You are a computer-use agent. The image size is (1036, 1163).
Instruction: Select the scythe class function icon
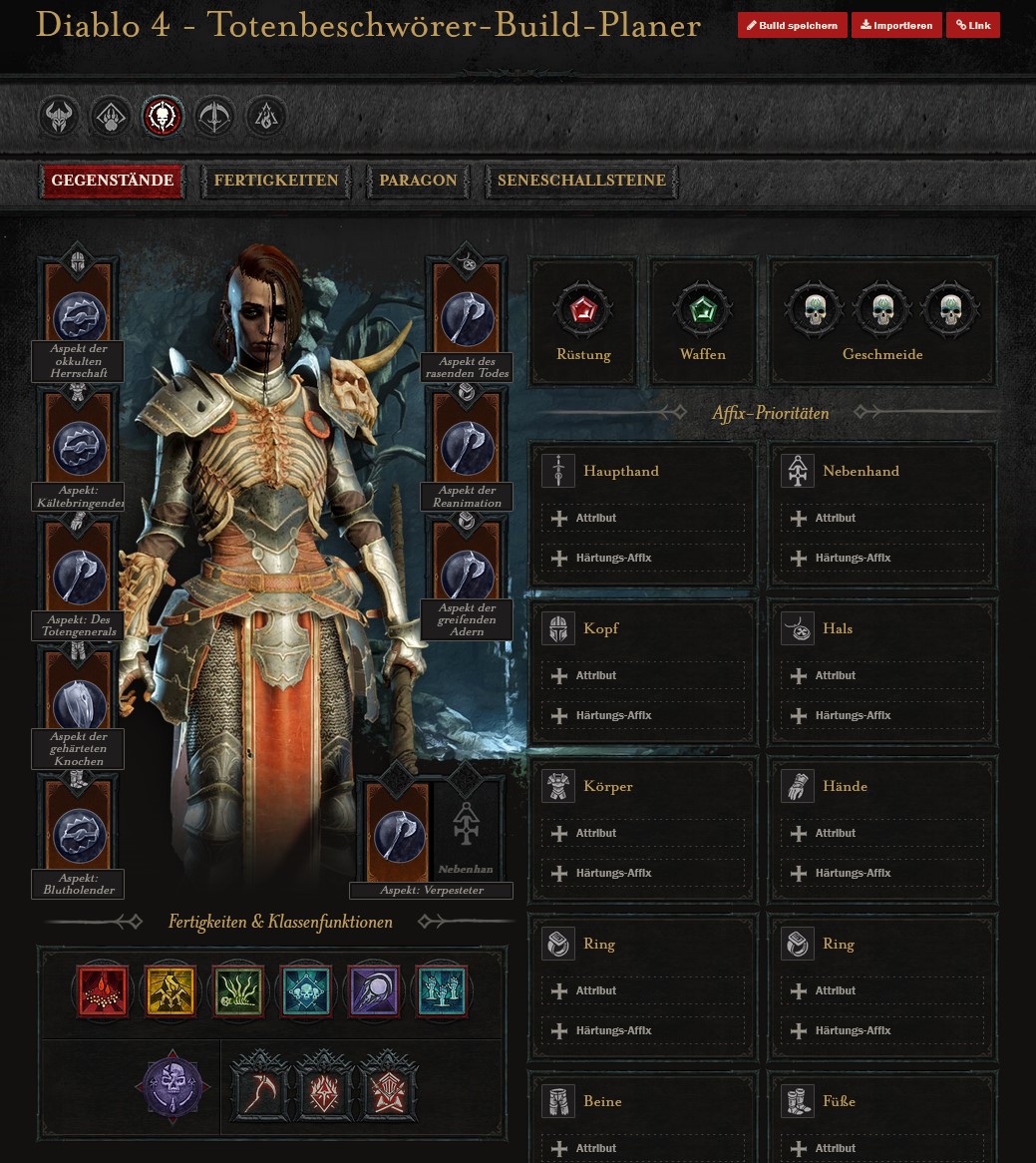(x=261, y=1085)
